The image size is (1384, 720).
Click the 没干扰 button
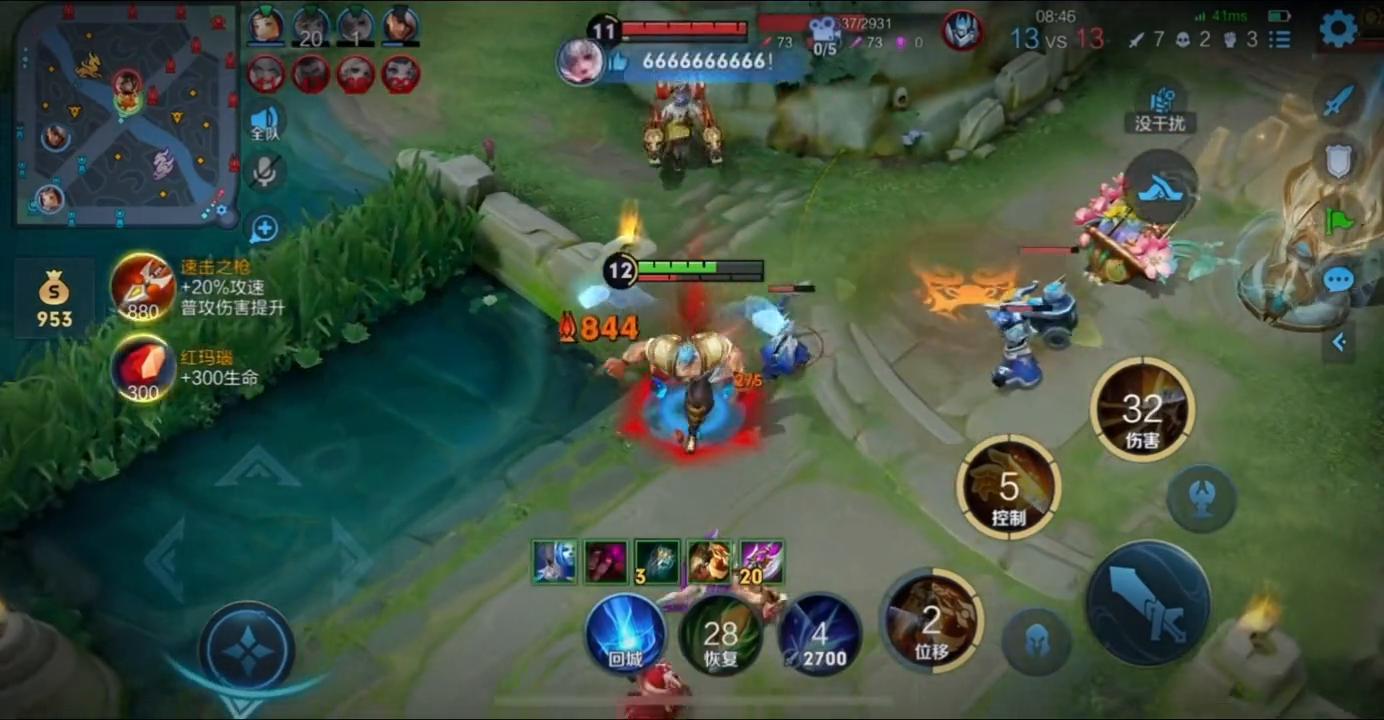click(1160, 108)
